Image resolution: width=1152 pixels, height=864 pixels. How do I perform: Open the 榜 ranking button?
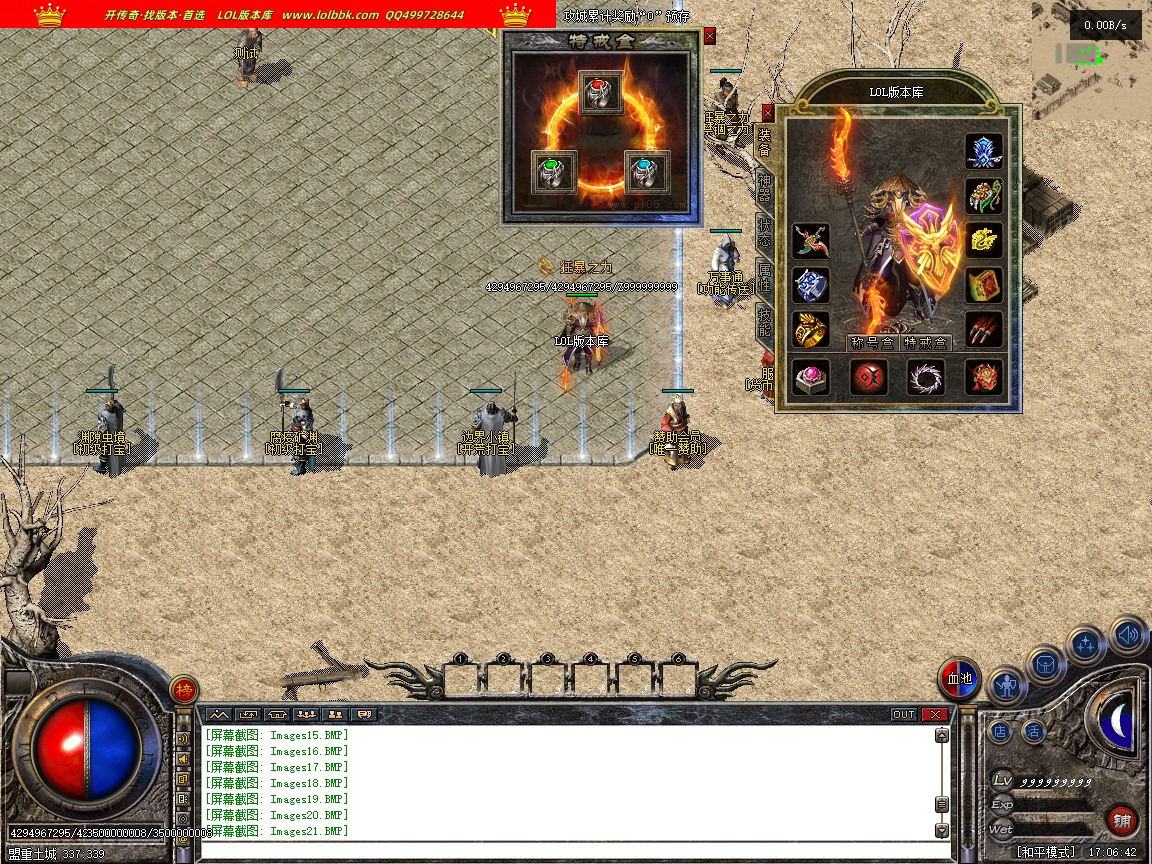coord(184,690)
